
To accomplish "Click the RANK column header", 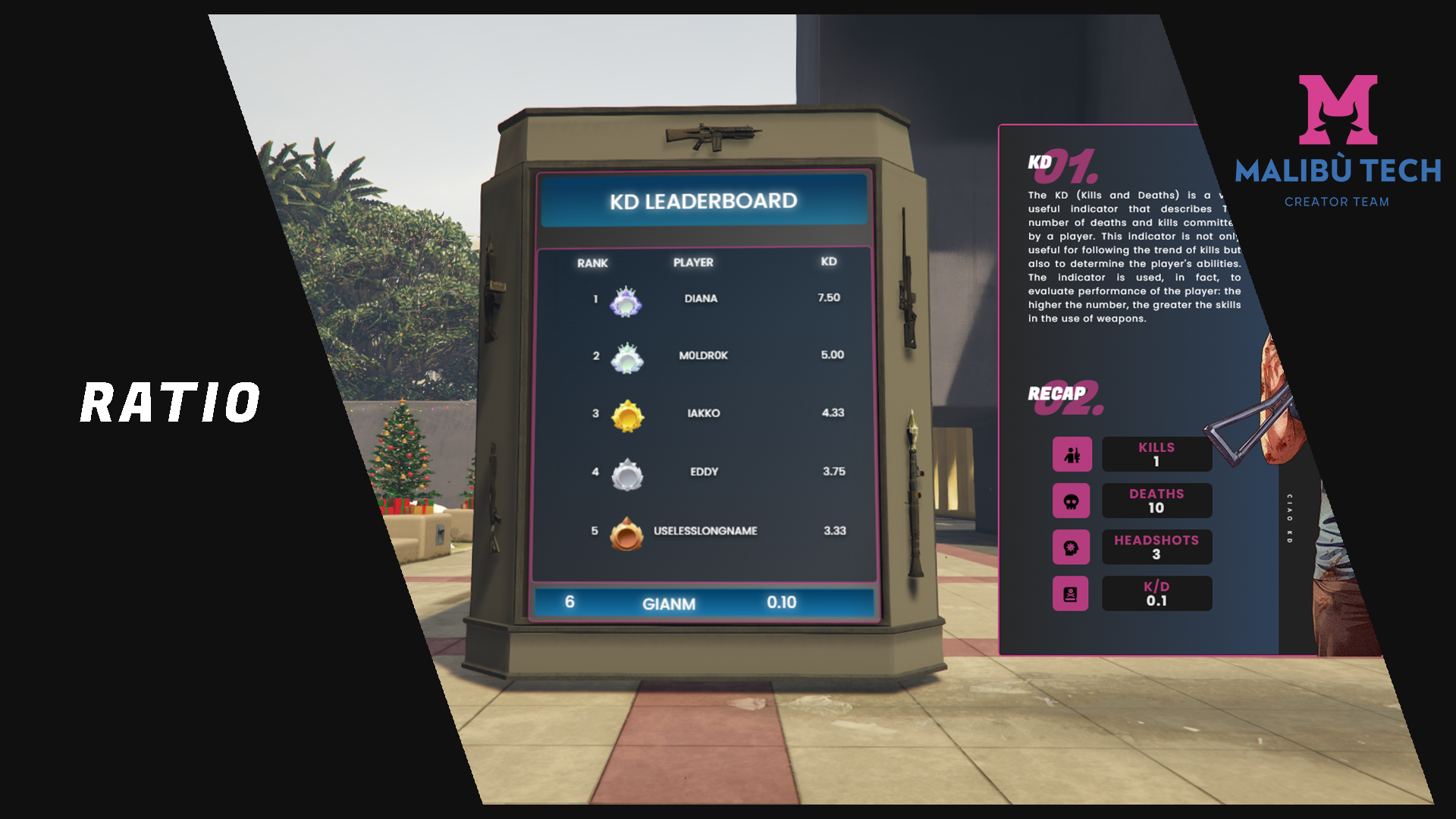I will (592, 263).
